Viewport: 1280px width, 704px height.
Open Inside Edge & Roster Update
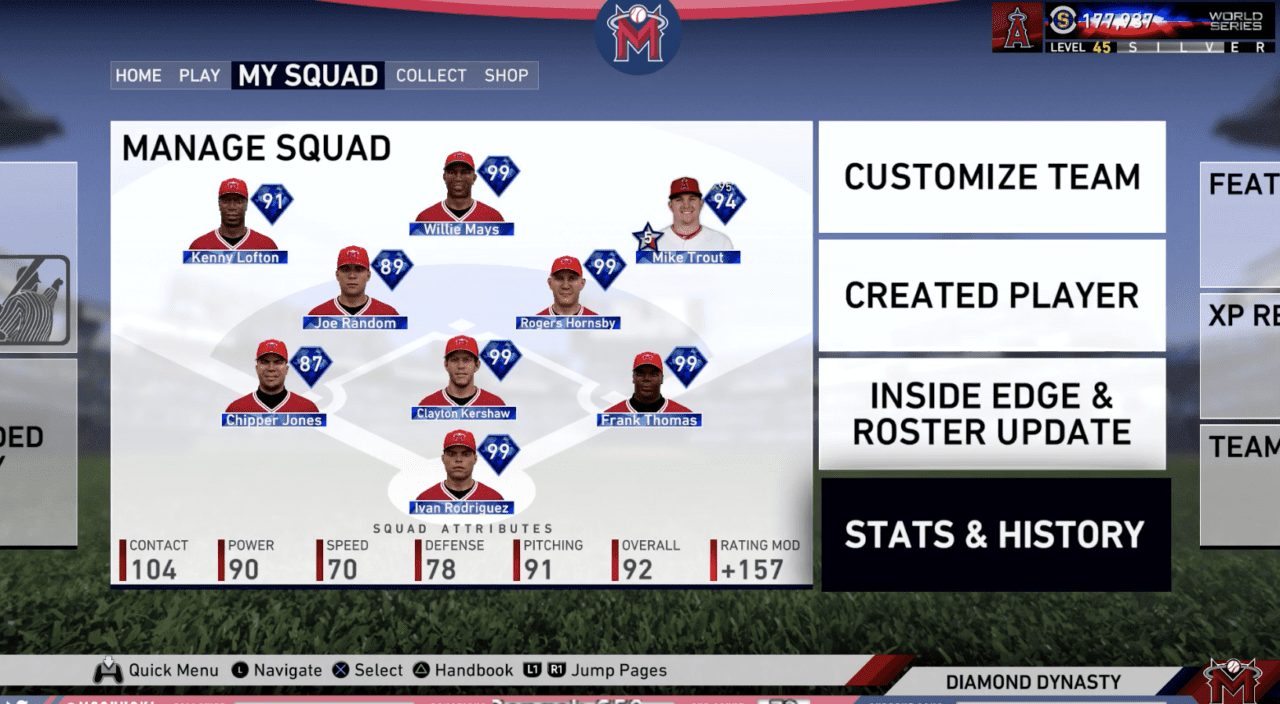click(992, 414)
